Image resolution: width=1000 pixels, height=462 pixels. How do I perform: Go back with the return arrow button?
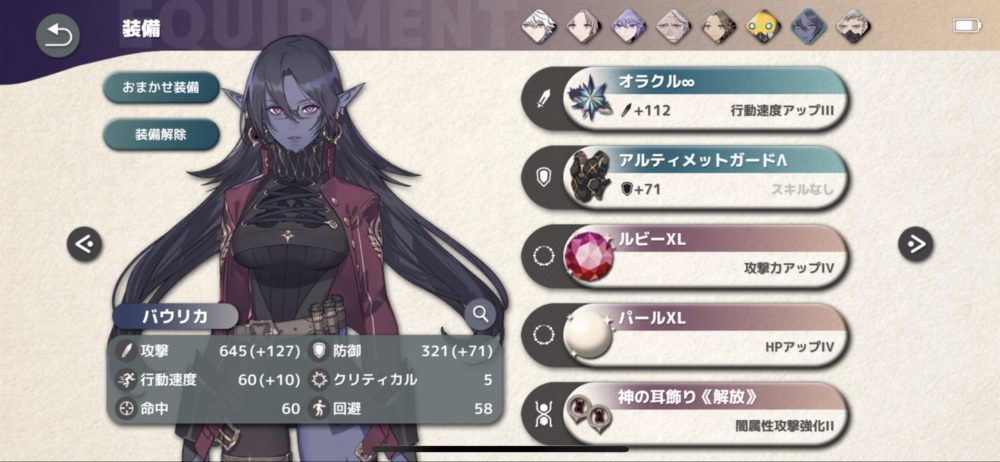[57, 36]
